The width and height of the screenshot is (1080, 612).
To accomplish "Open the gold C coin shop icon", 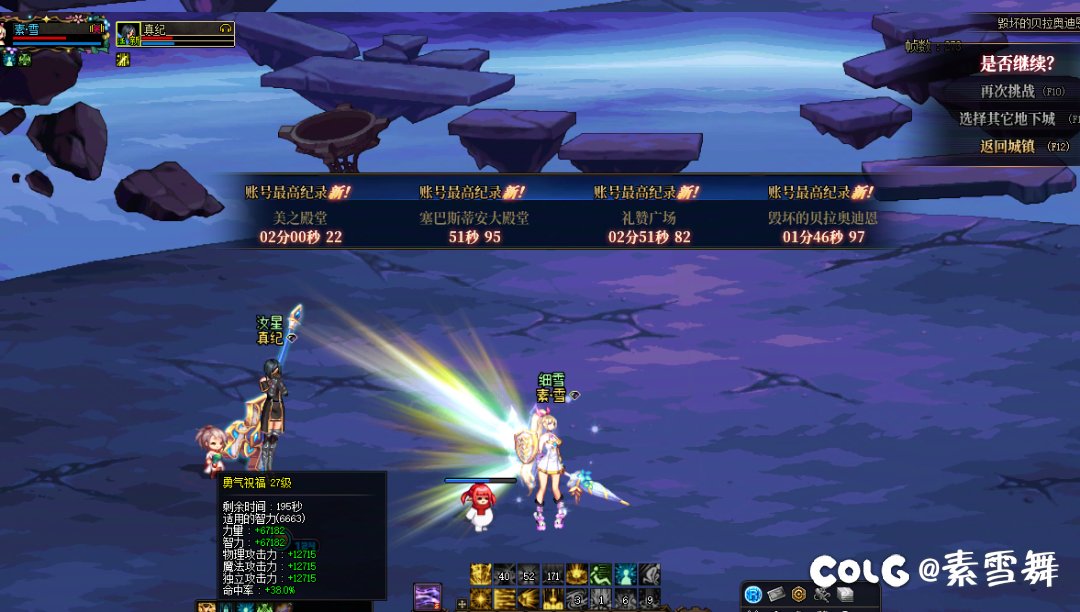I will point(799,595).
